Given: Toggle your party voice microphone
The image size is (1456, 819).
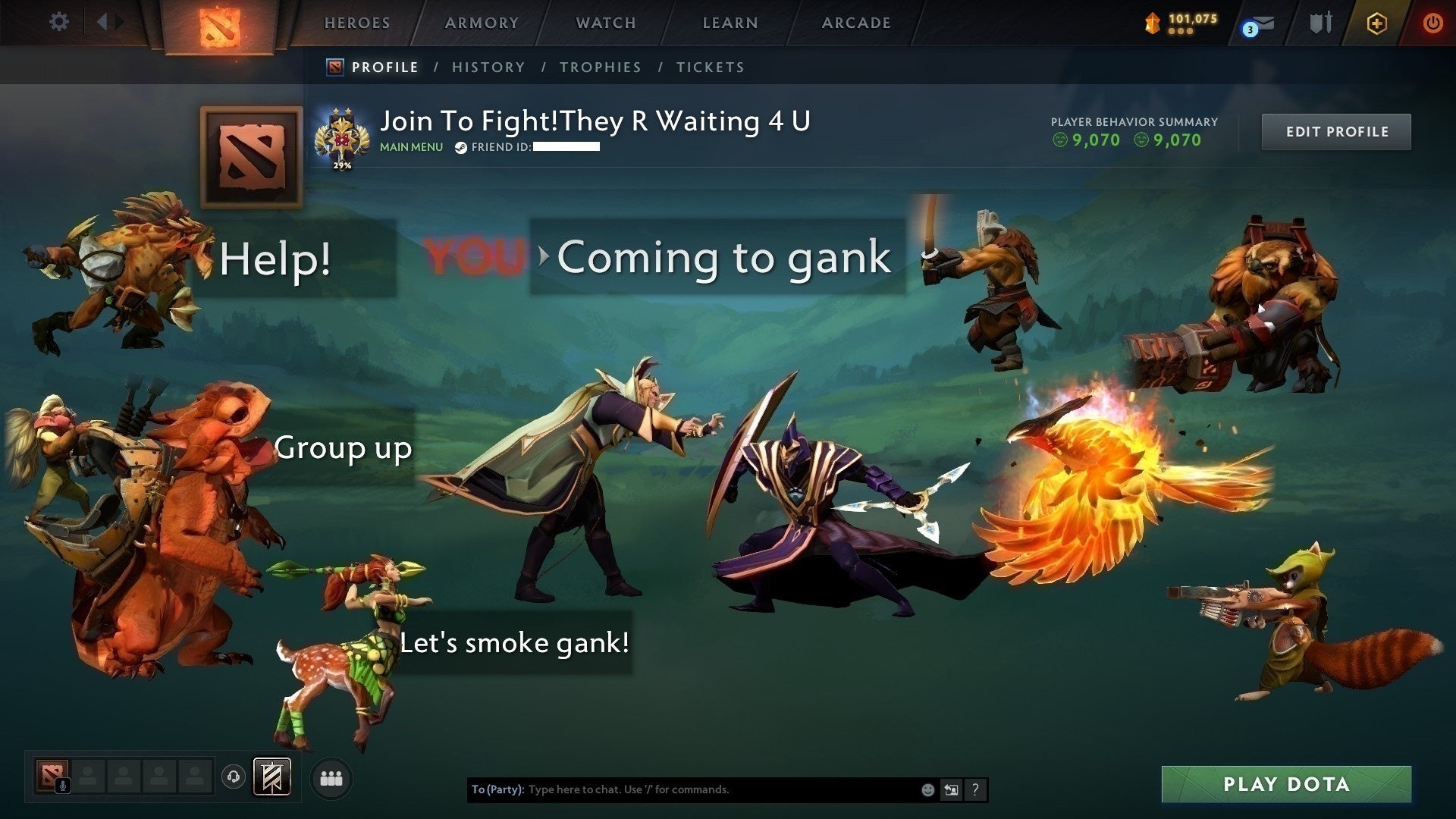Looking at the screenshot, I should pos(64,786).
